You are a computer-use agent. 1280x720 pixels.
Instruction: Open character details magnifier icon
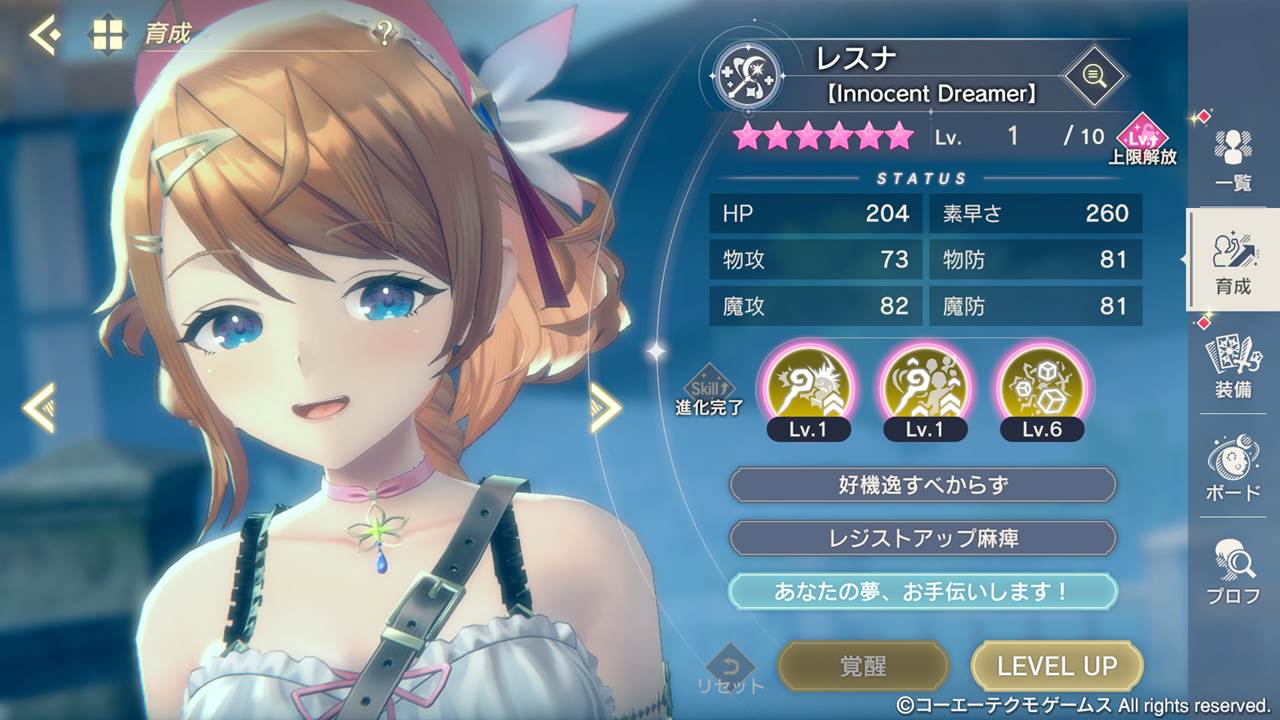coord(1093,75)
